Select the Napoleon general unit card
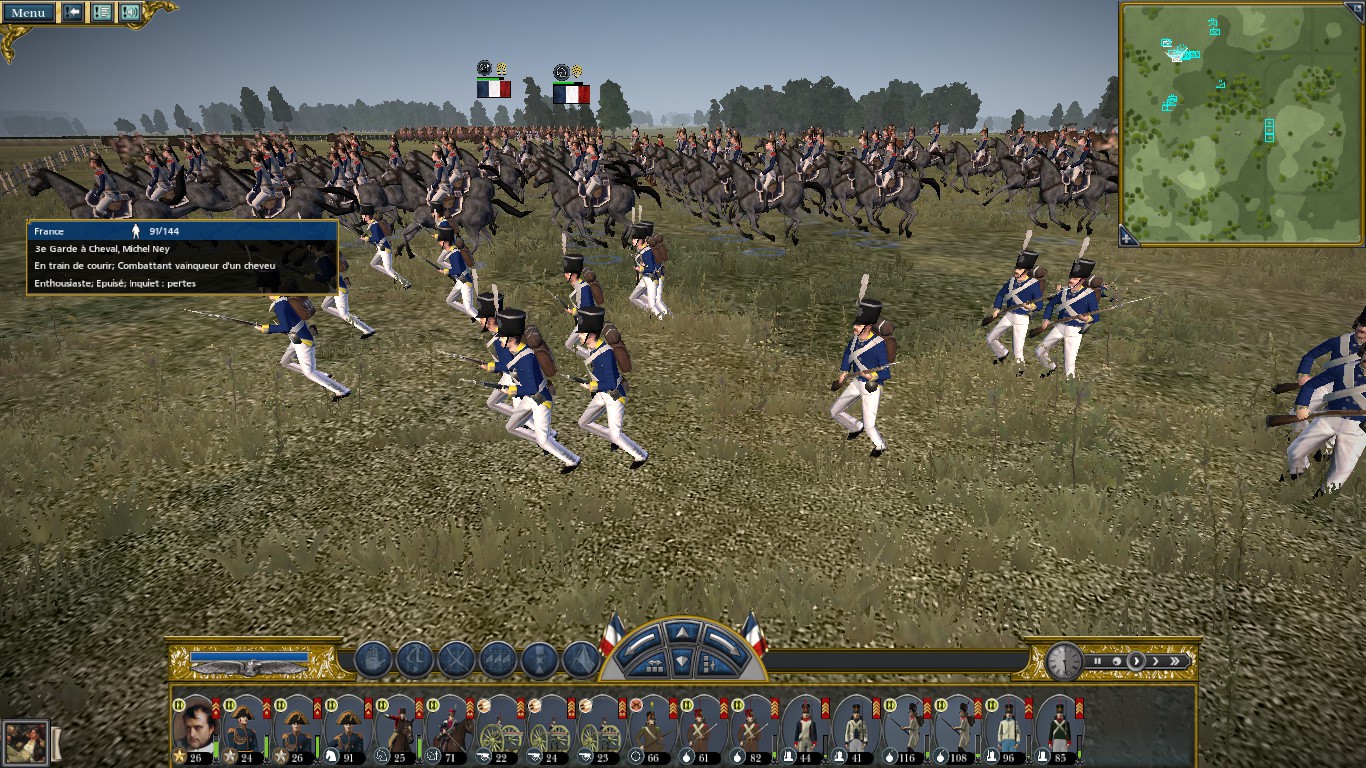1366x768 pixels. [x=195, y=730]
